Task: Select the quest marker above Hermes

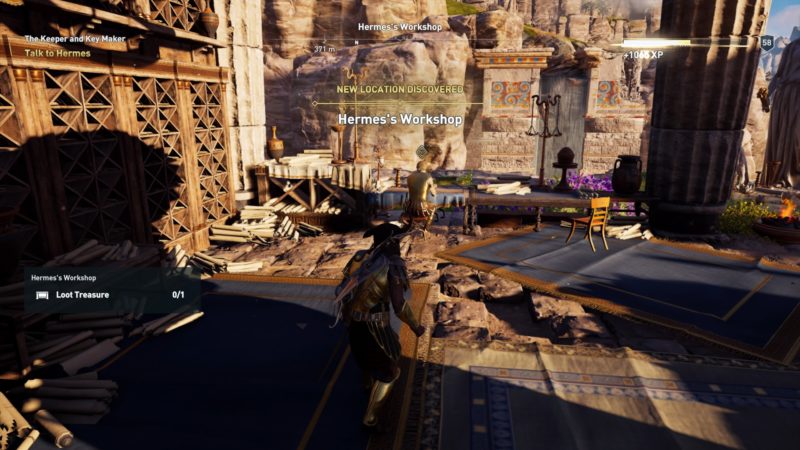Action: tap(421, 151)
